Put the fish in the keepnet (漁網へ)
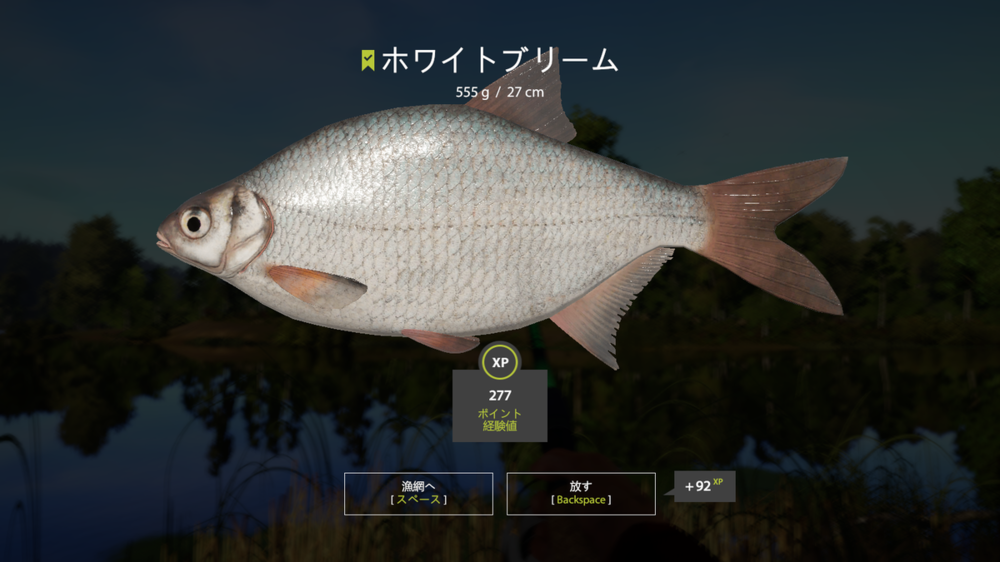This screenshot has width=1000, height=562. pos(418,493)
